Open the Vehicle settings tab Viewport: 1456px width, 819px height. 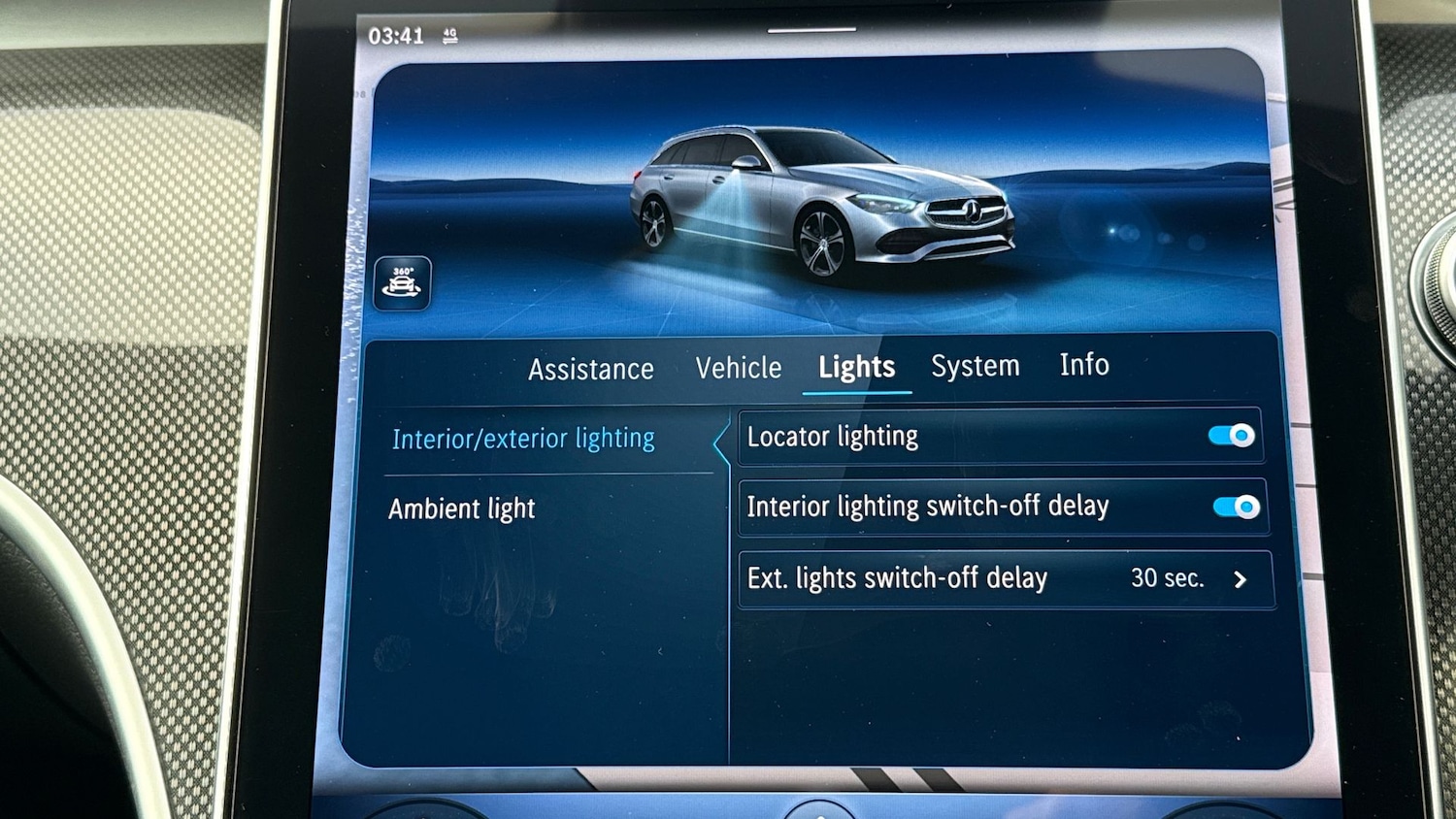point(739,367)
